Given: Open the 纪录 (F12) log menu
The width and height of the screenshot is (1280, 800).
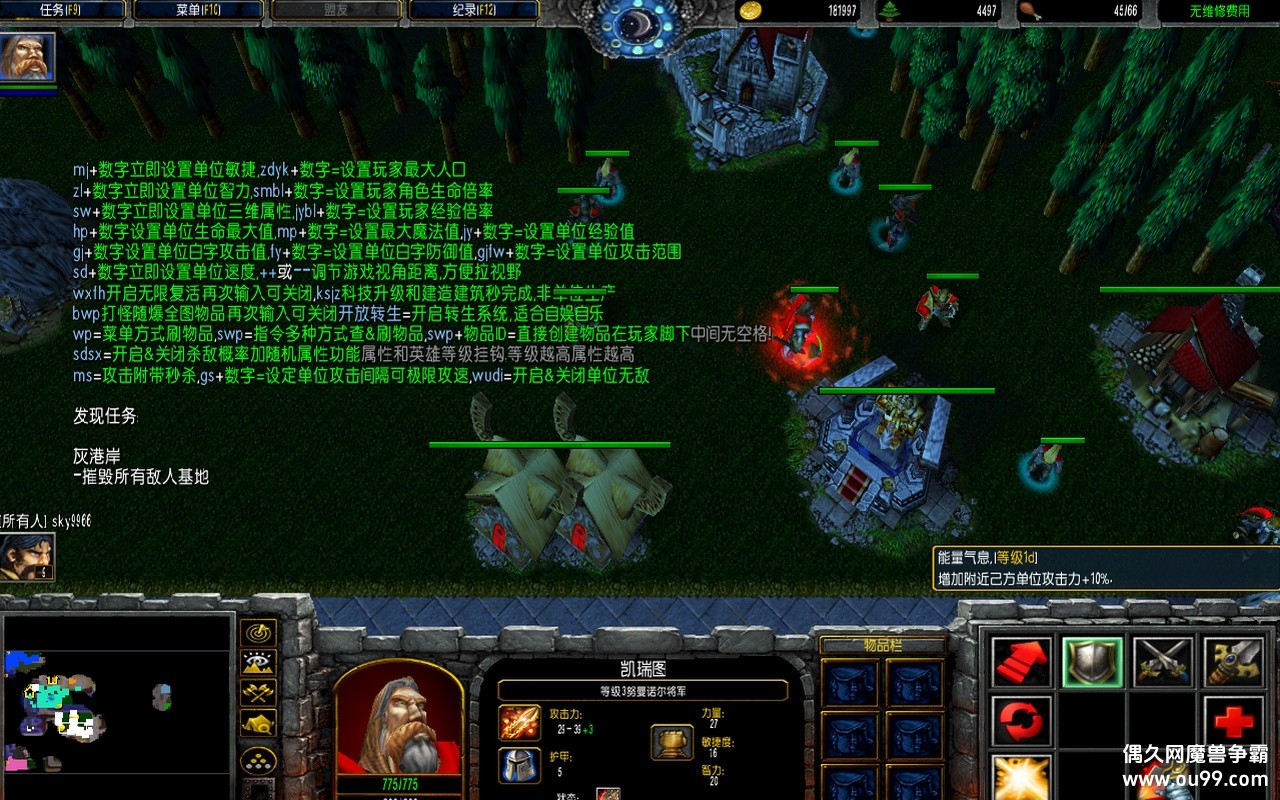Looking at the screenshot, I should point(473,10).
